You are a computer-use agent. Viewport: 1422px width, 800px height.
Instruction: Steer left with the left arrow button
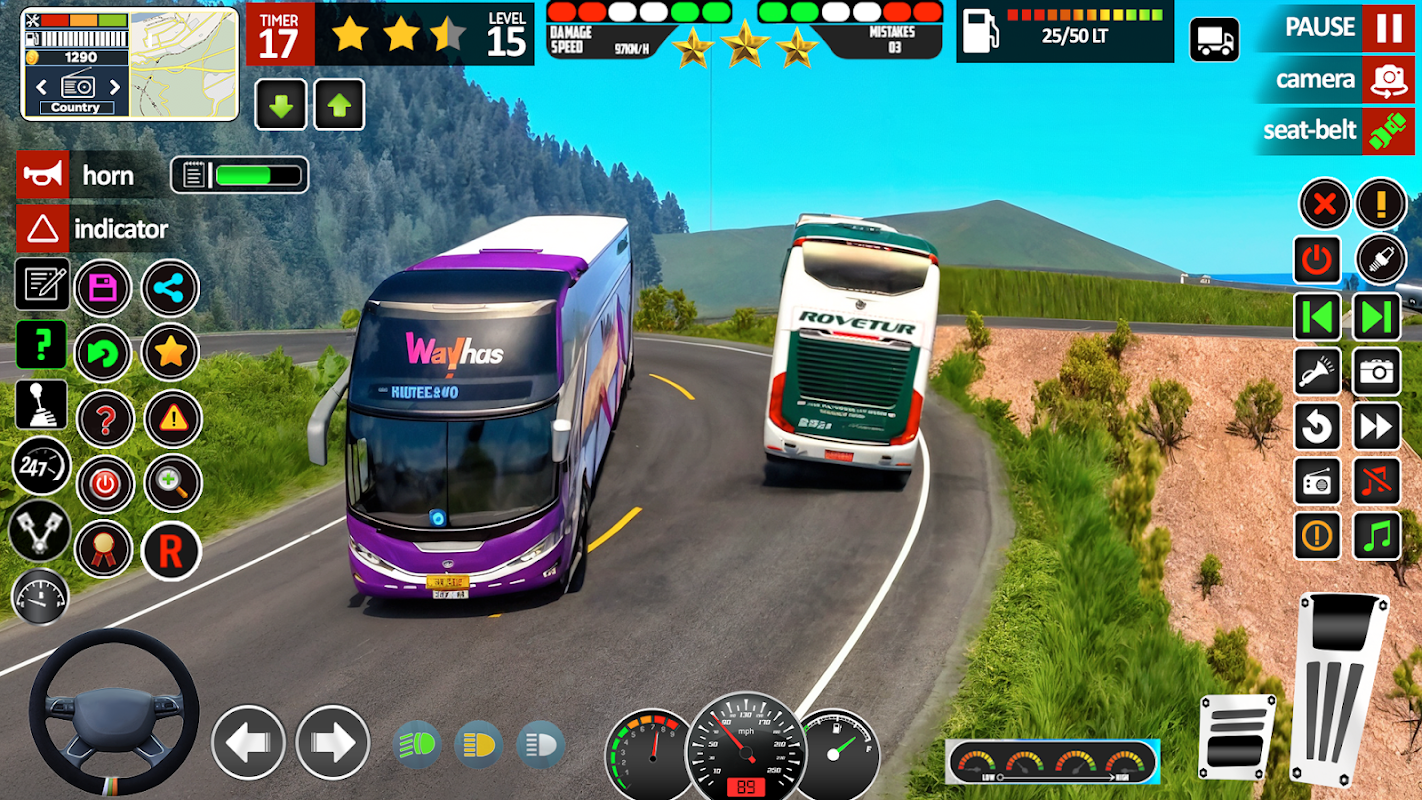pos(248,742)
